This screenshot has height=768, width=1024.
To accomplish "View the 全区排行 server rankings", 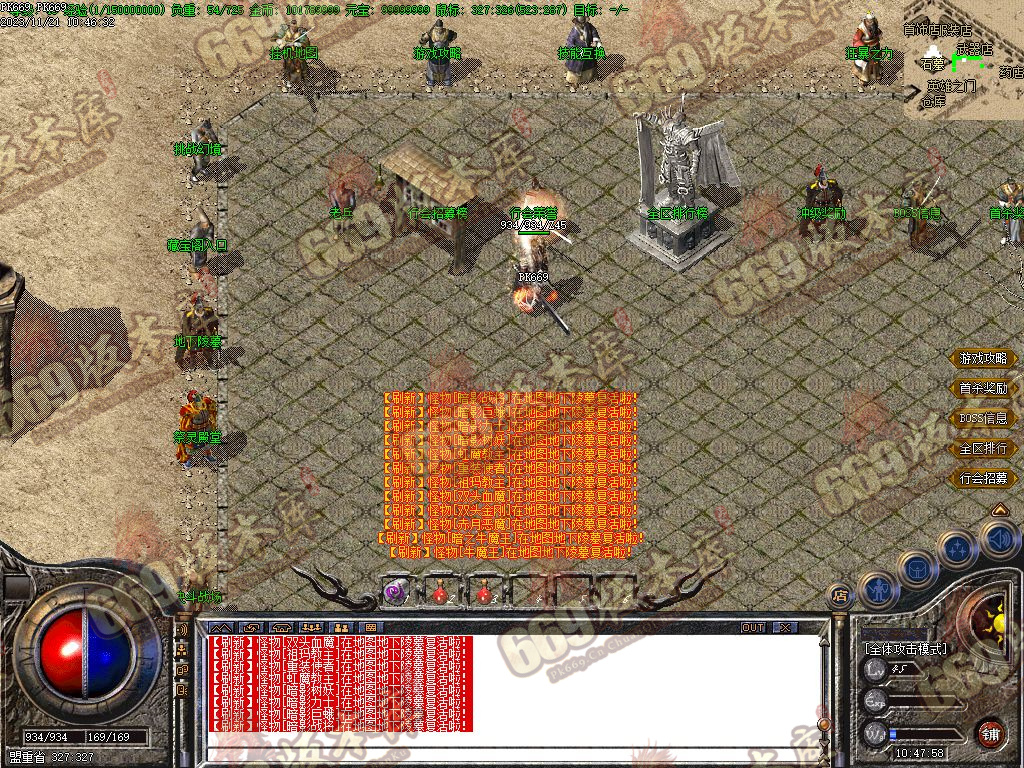I will coord(985,449).
